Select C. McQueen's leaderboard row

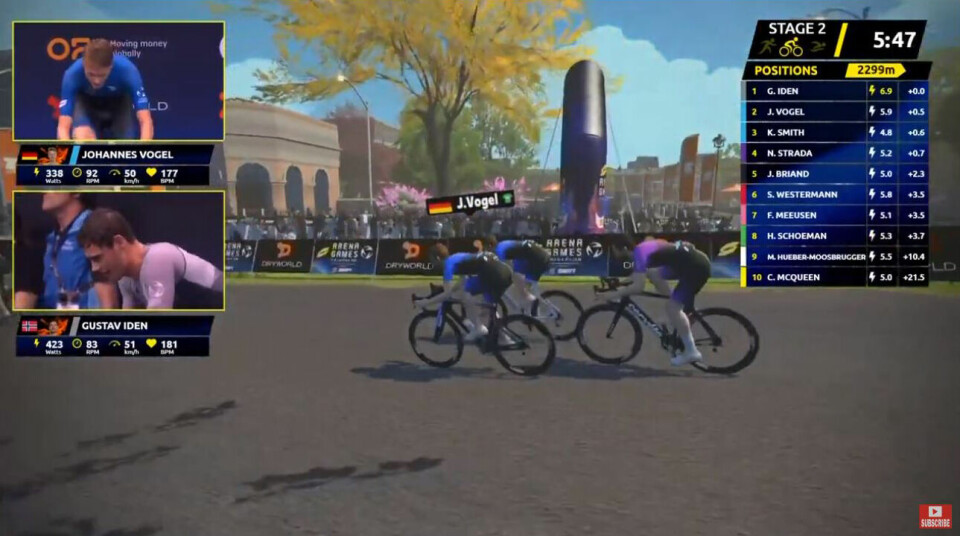pos(835,277)
